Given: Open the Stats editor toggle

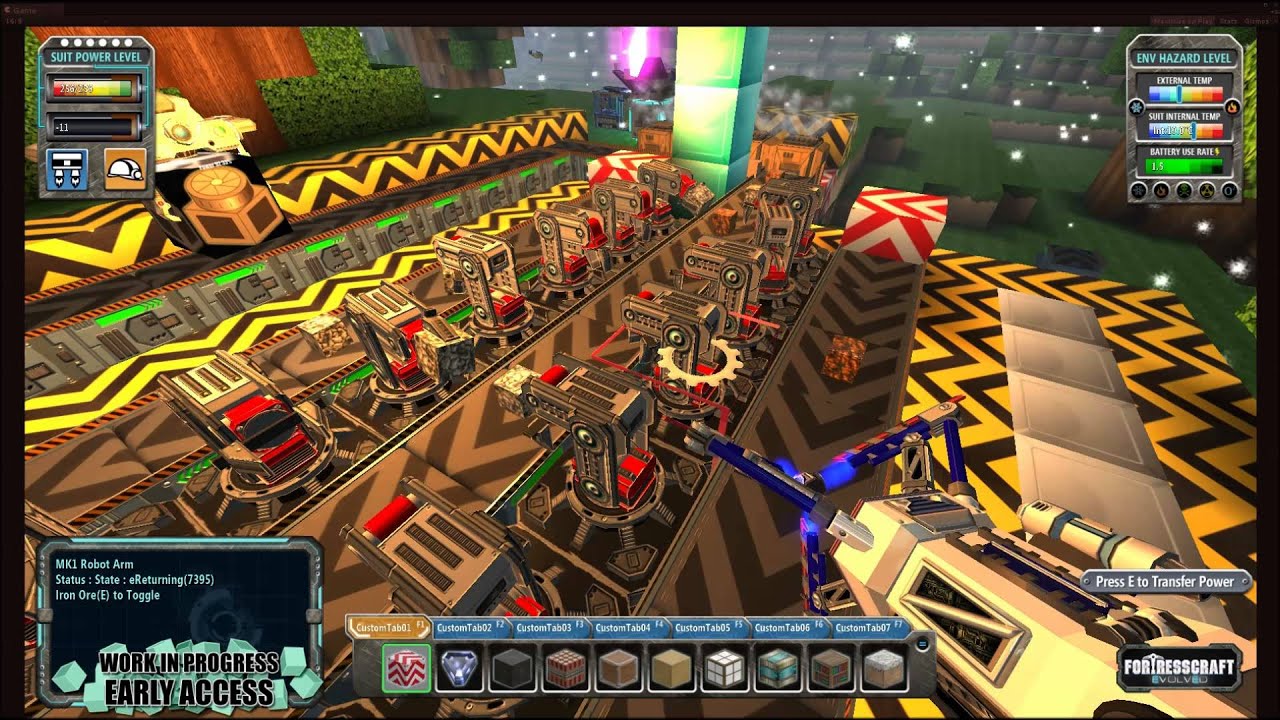Looking at the screenshot, I should click(1228, 21).
